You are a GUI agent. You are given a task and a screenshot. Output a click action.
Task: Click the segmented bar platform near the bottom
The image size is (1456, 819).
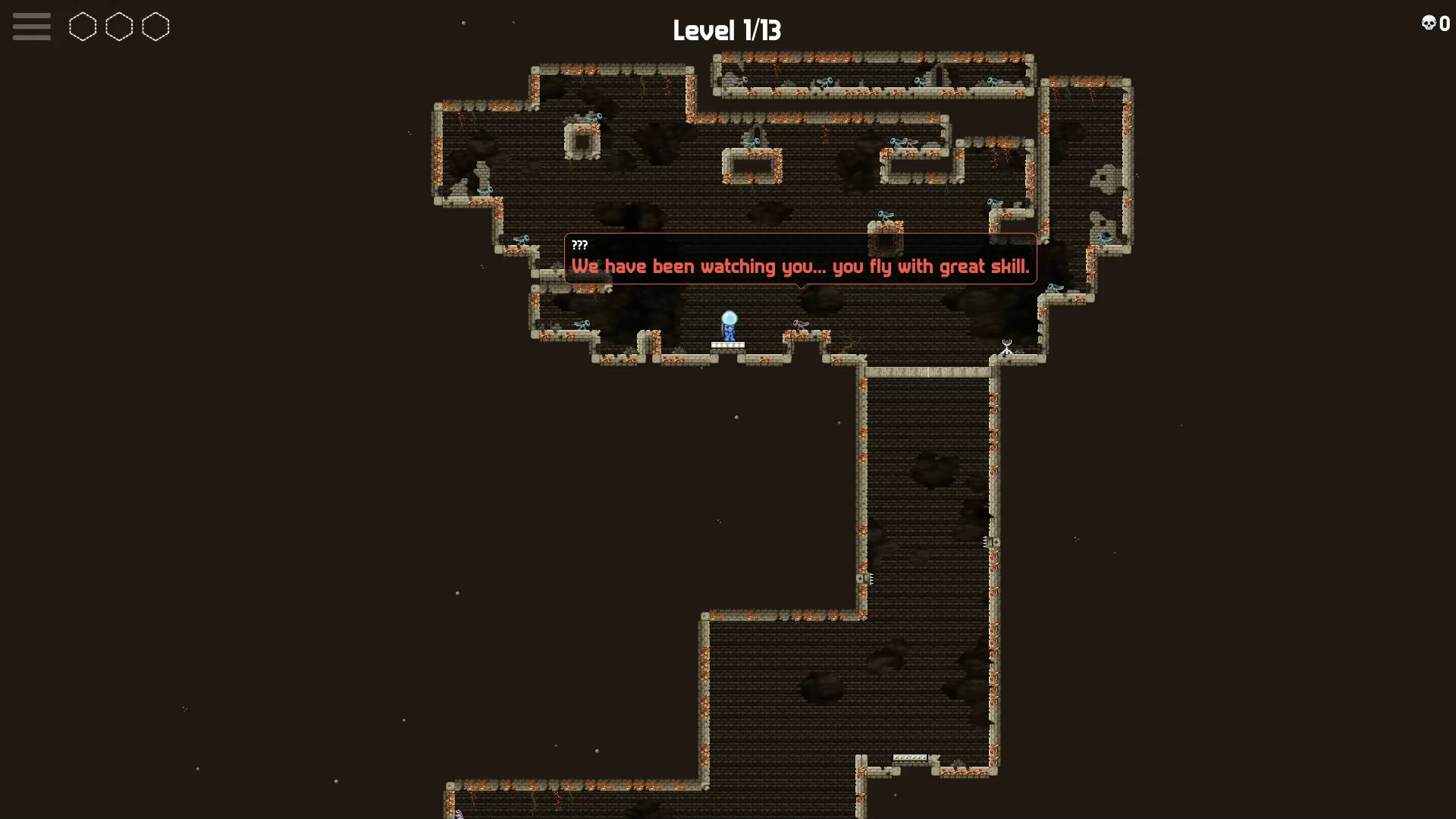[910, 758]
